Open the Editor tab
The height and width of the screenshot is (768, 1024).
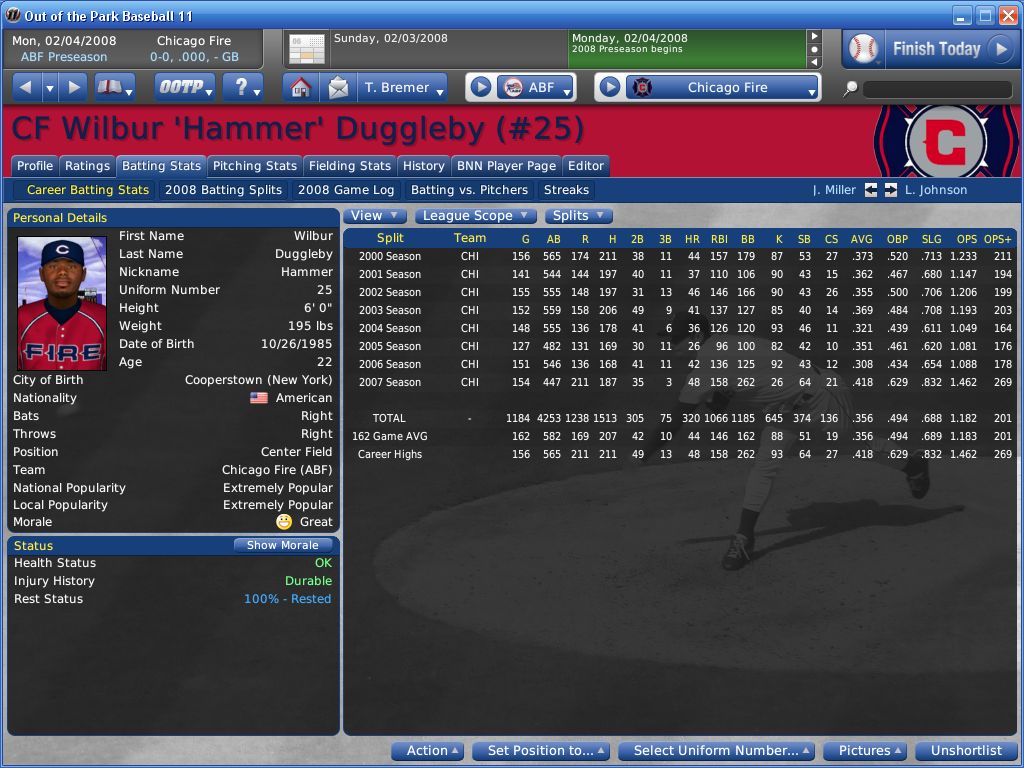pos(586,166)
